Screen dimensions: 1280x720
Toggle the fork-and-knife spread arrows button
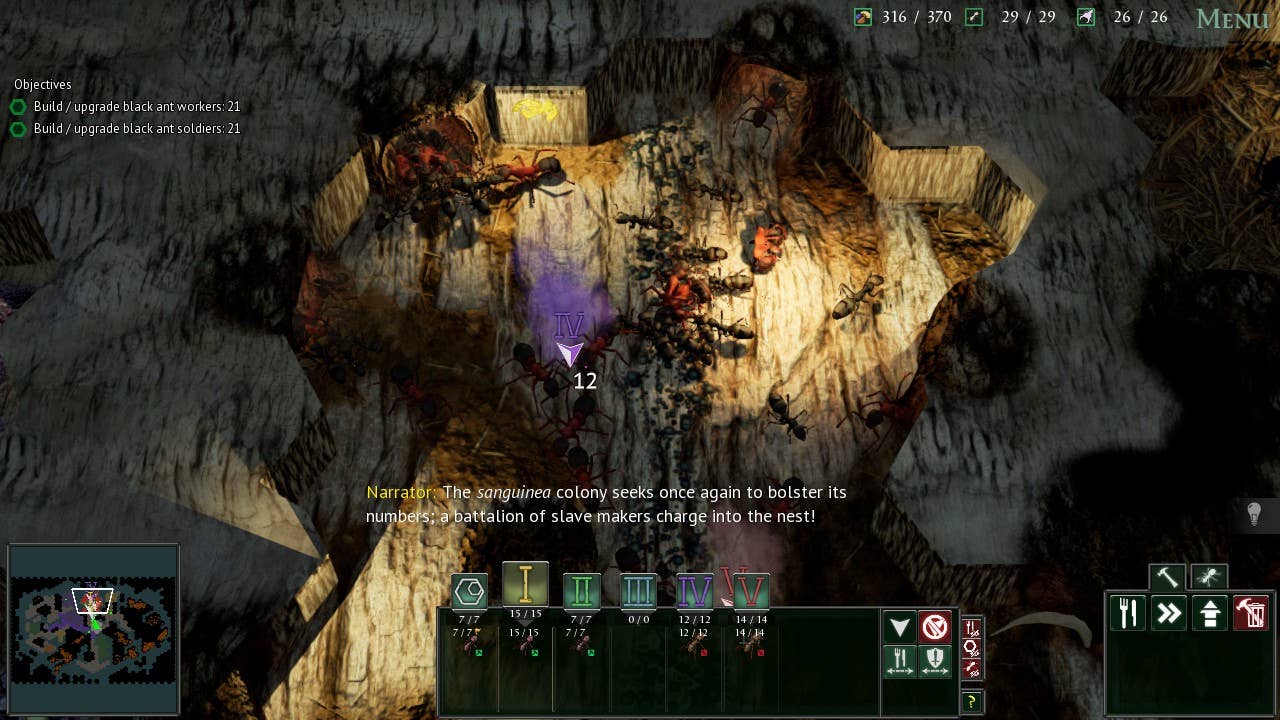tap(900, 661)
